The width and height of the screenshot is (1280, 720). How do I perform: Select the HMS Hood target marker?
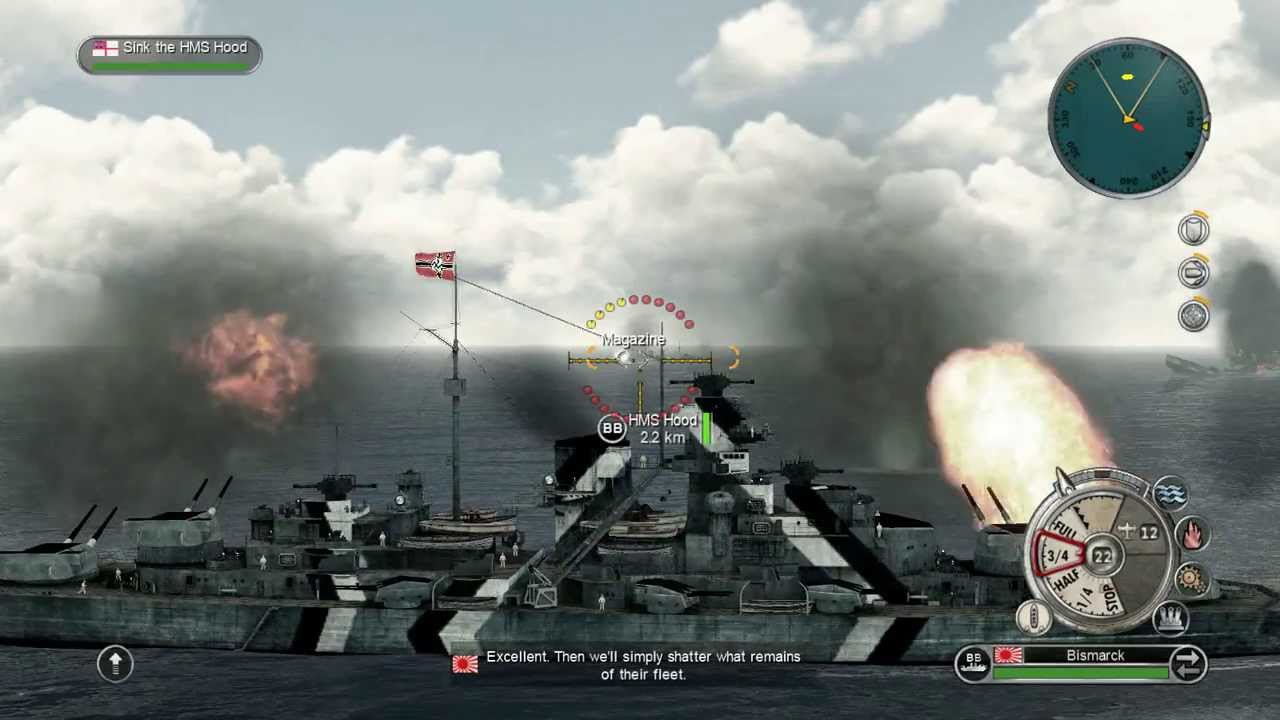(x=613, y=429)
